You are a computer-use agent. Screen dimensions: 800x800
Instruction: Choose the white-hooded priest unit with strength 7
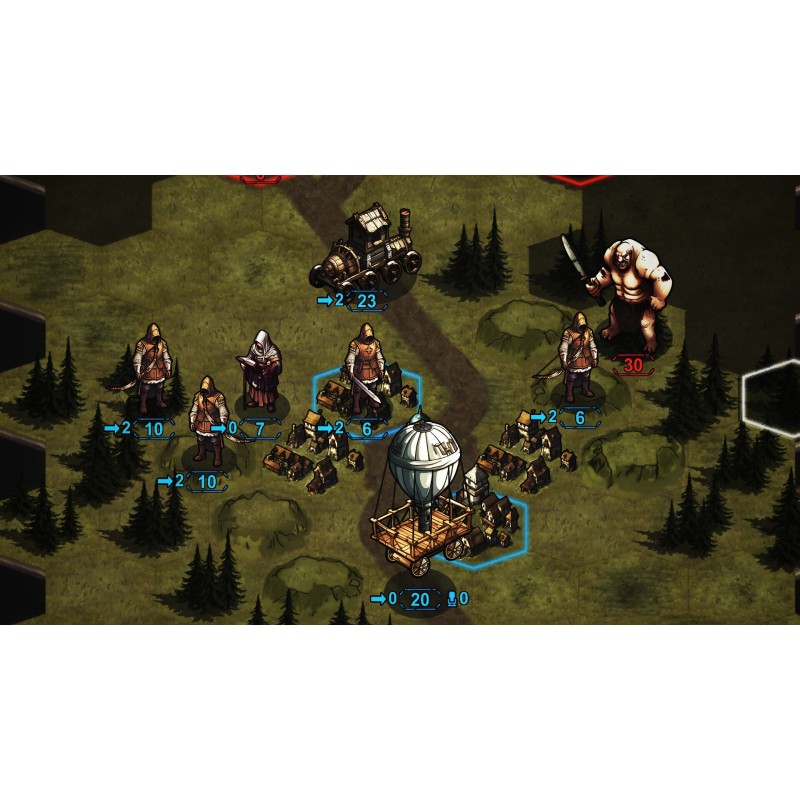pyautogui.click(x=263, y=371)
